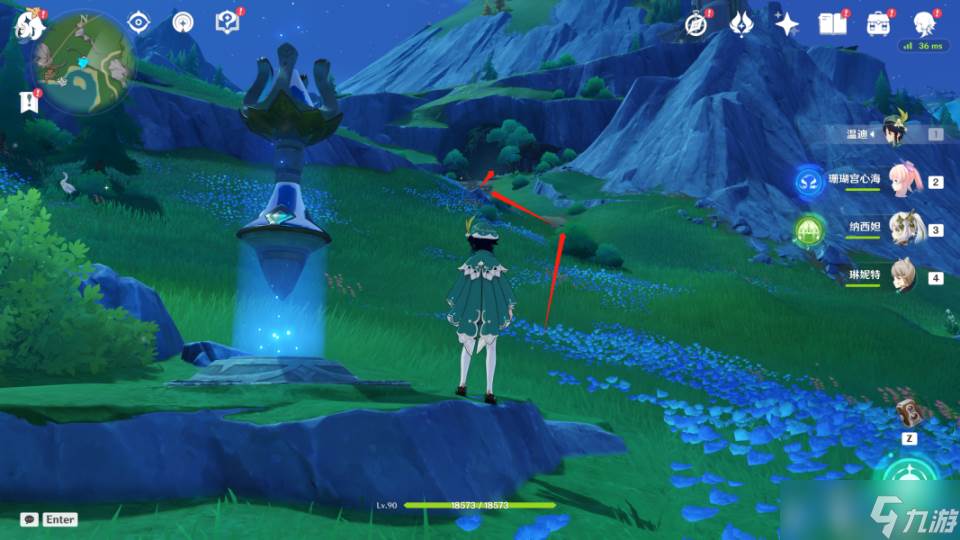This screenshot has width=960, height=540.
Task: Switch to party member 纳西妲
Action: pos(904,228)
